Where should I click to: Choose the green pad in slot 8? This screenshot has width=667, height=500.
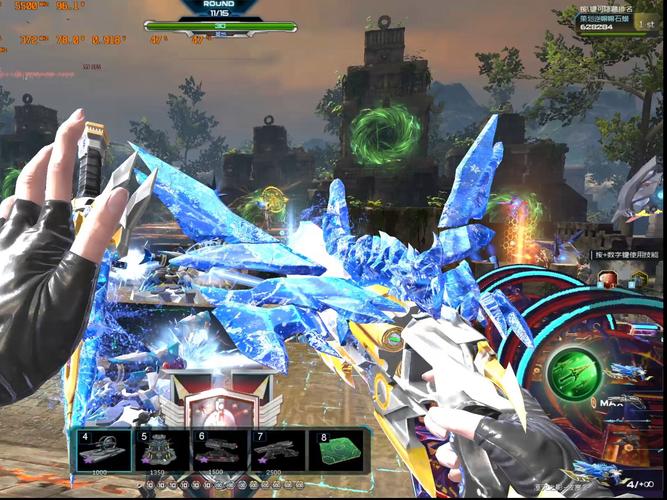pyautogui.click(x=338, y=450)
